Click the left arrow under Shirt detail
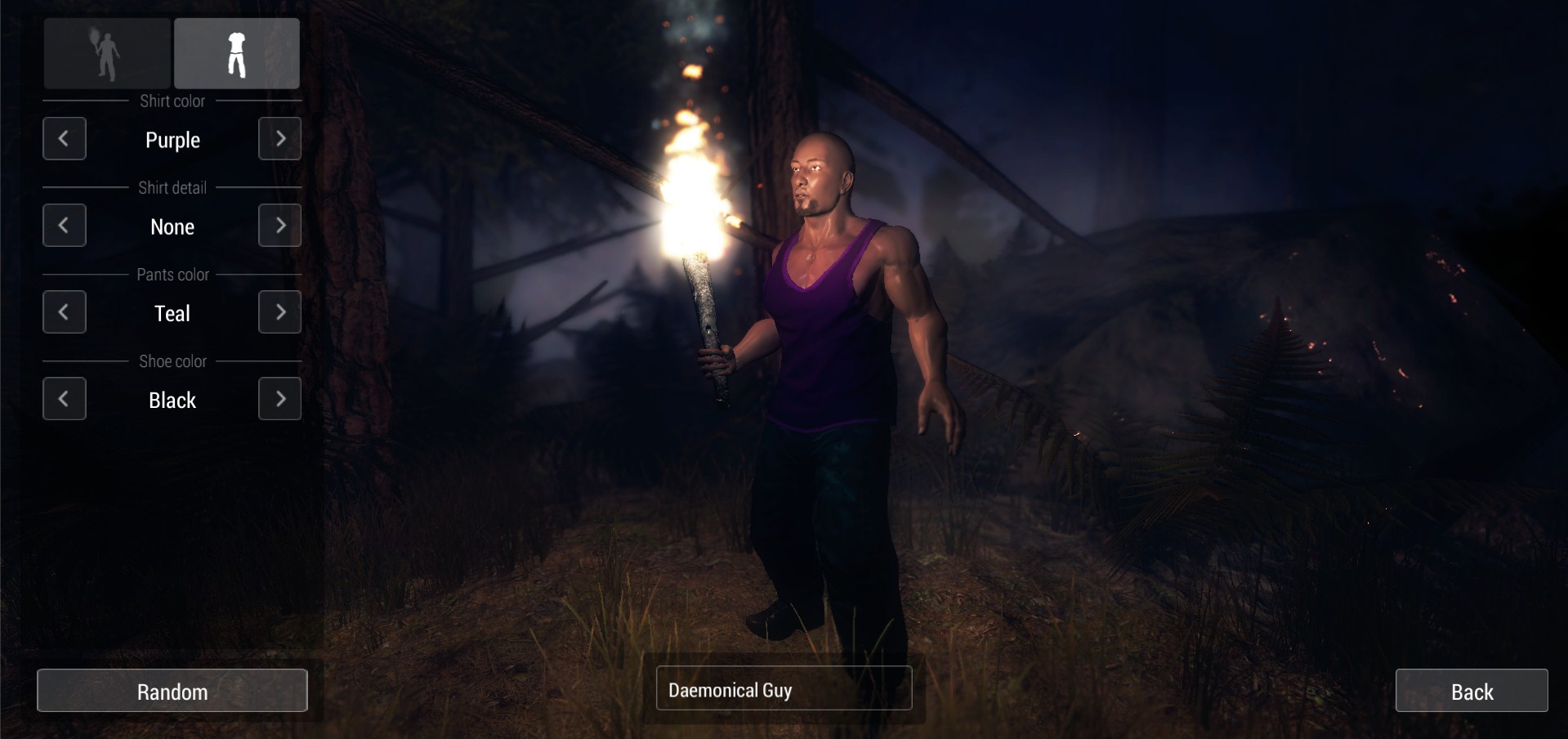 point(65,226)
